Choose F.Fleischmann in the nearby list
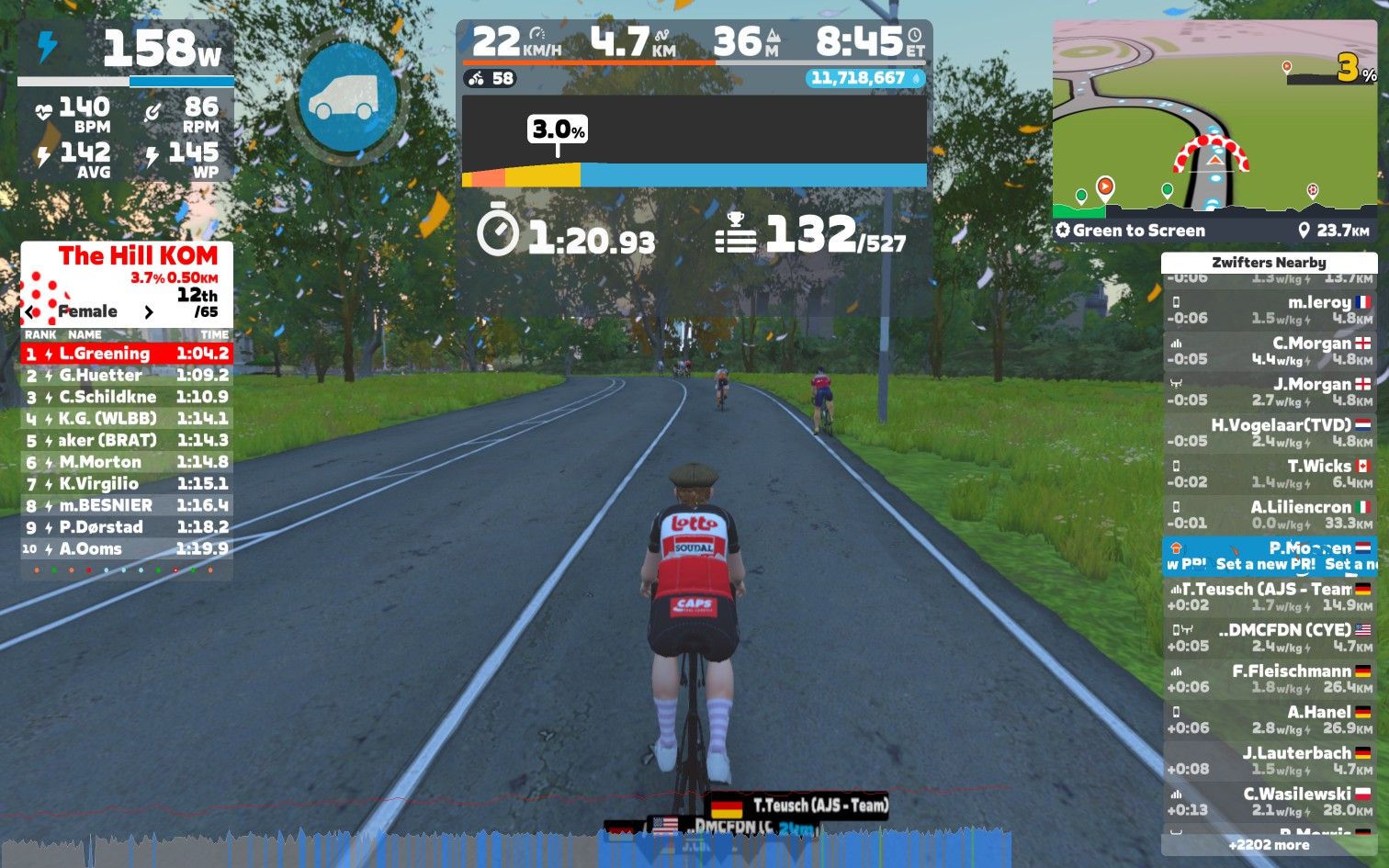 (1270, 678)
